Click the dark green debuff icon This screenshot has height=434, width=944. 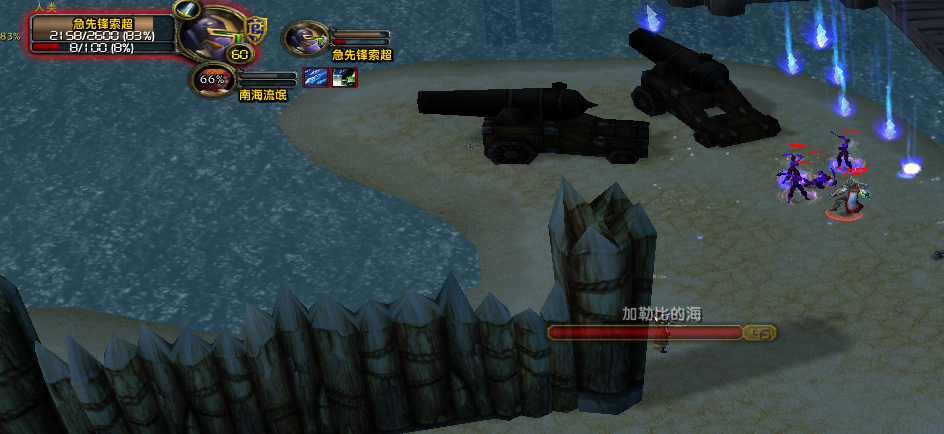344,78
